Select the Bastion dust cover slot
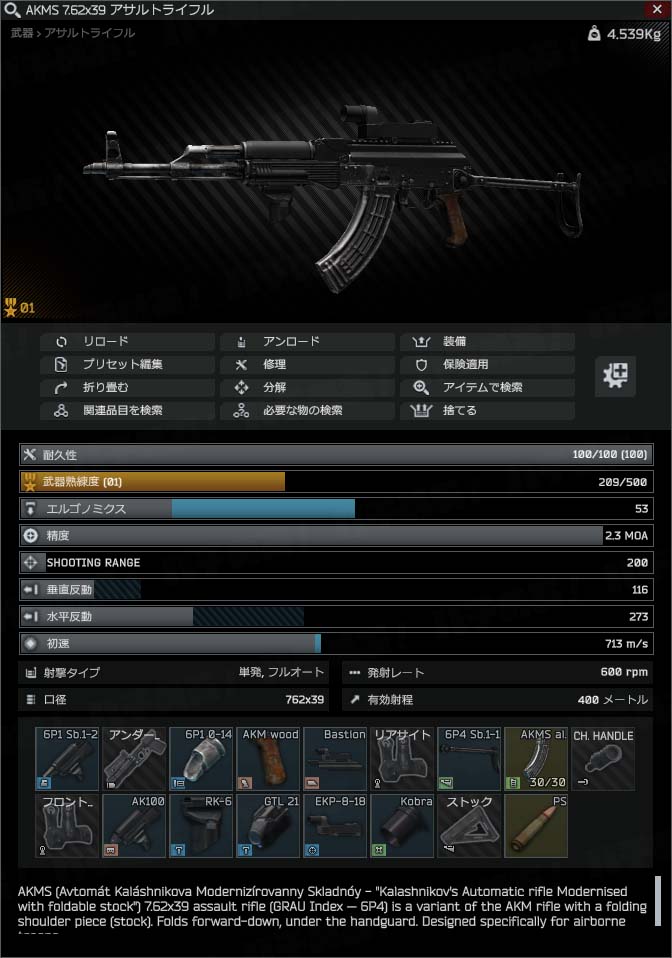The height and width of the screenshot is (958, 672). click(335, 759)
